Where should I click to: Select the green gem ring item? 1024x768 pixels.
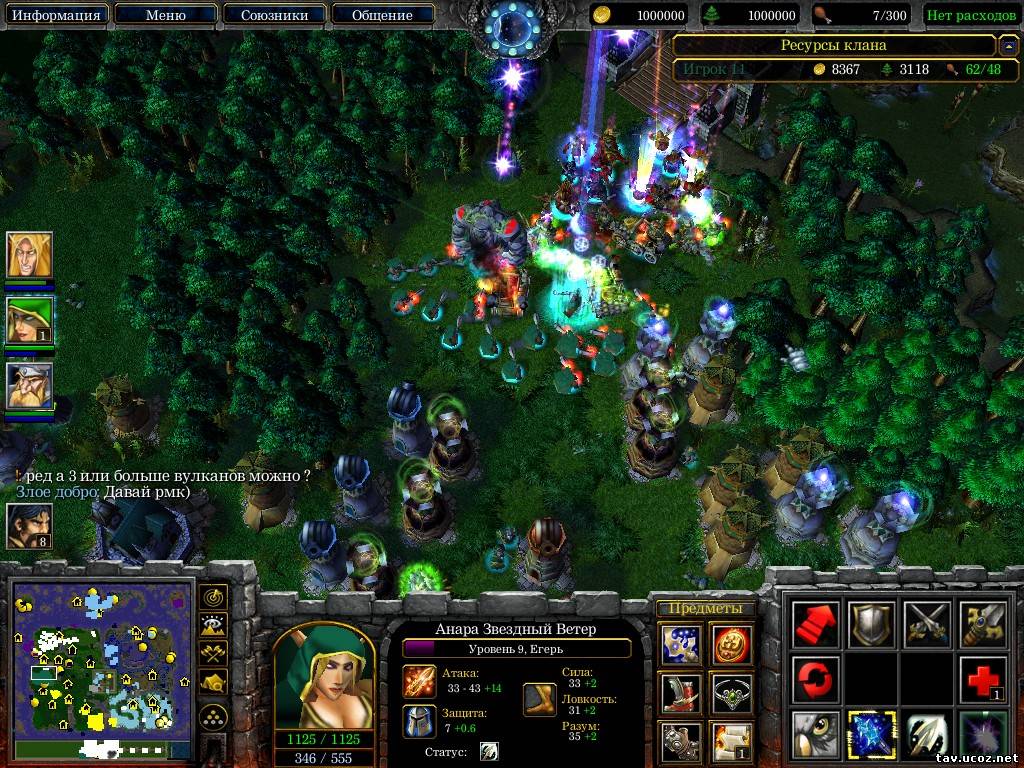pyautogui.click(x=732, y=692)
